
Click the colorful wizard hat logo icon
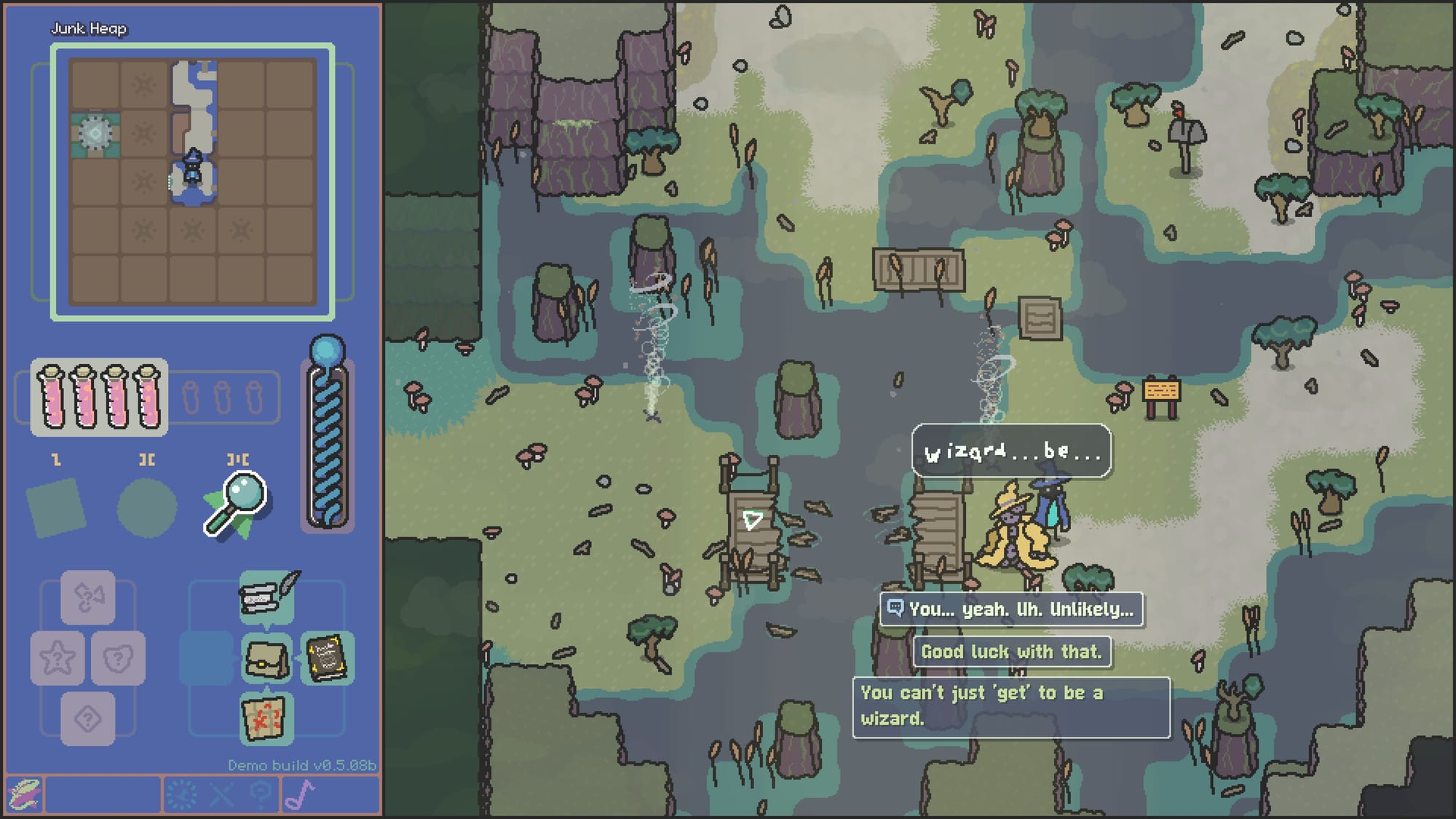24,795
